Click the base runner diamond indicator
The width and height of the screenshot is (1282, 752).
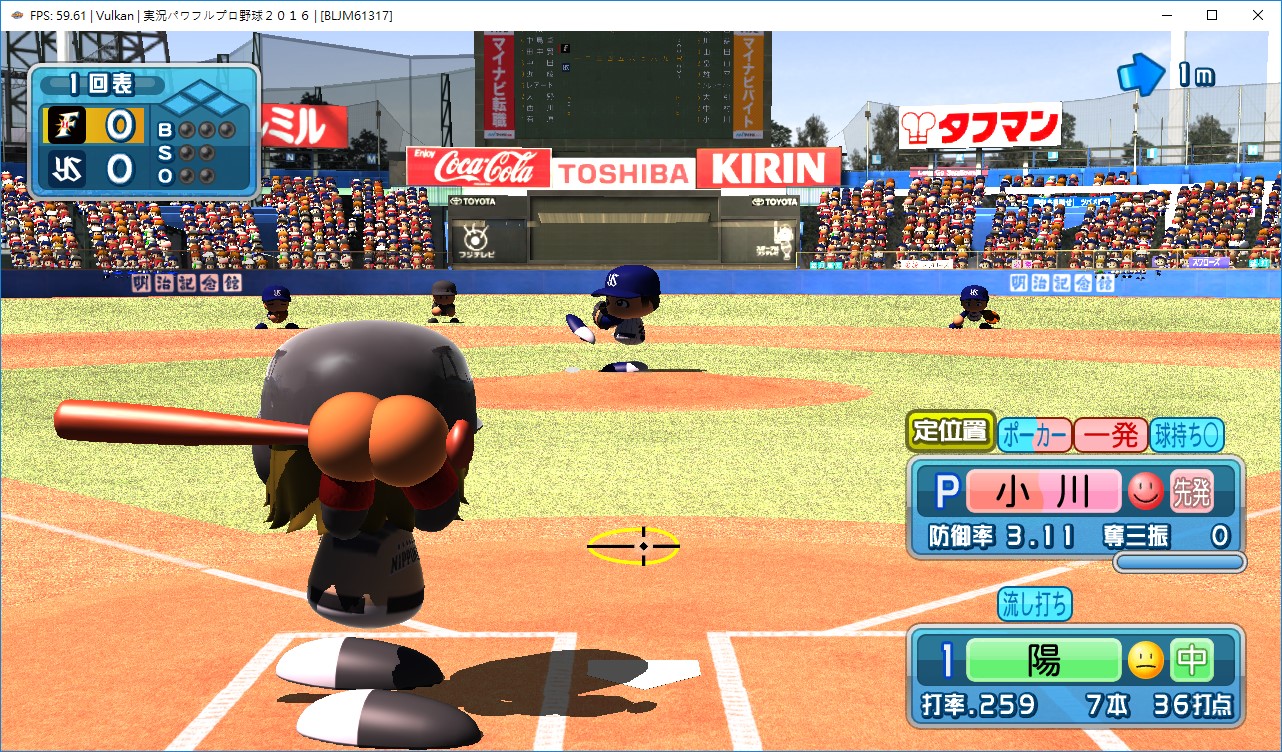coord(202,101)
